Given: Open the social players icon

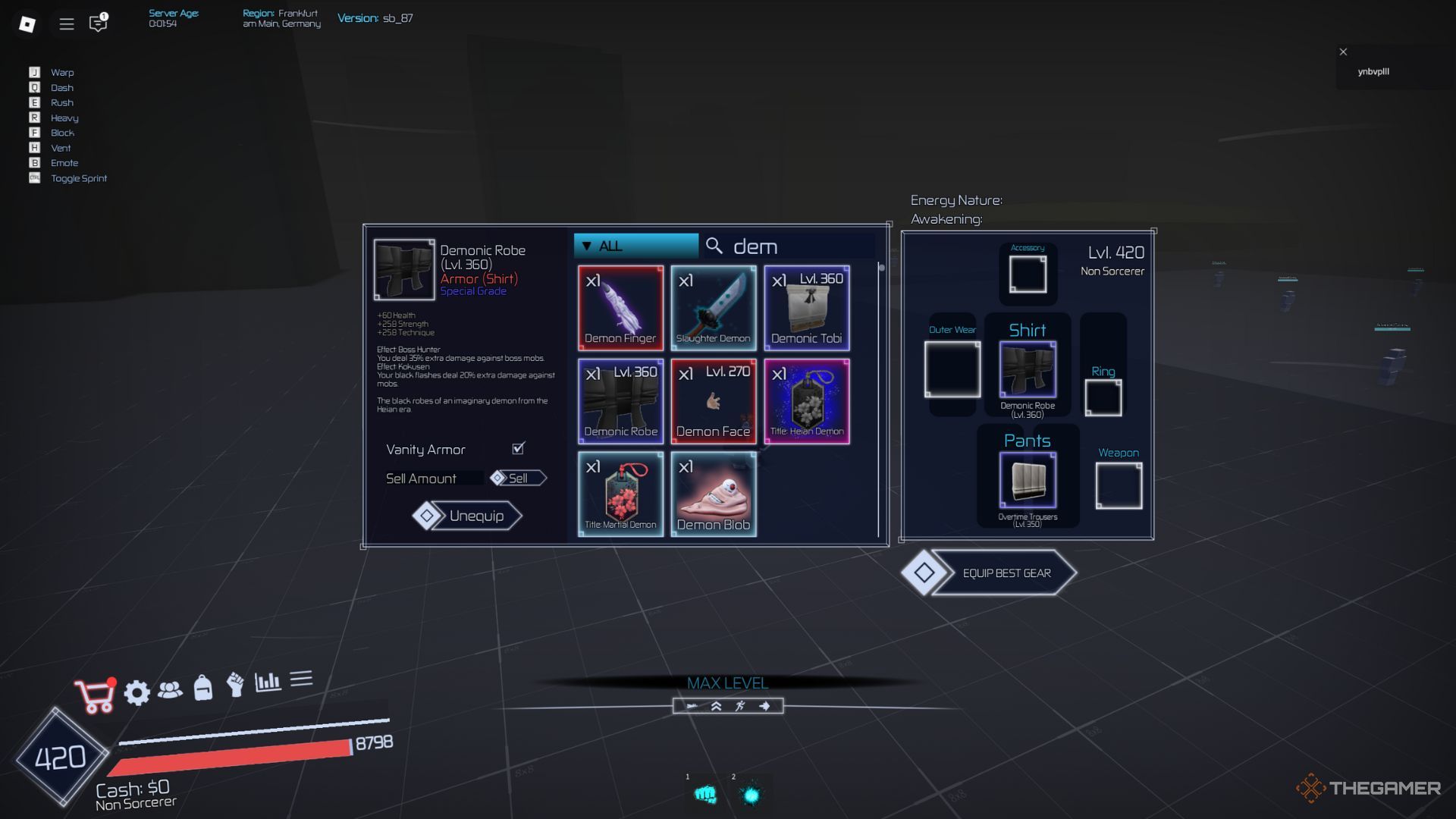Looking at the screenshot, I should (172, 690).
